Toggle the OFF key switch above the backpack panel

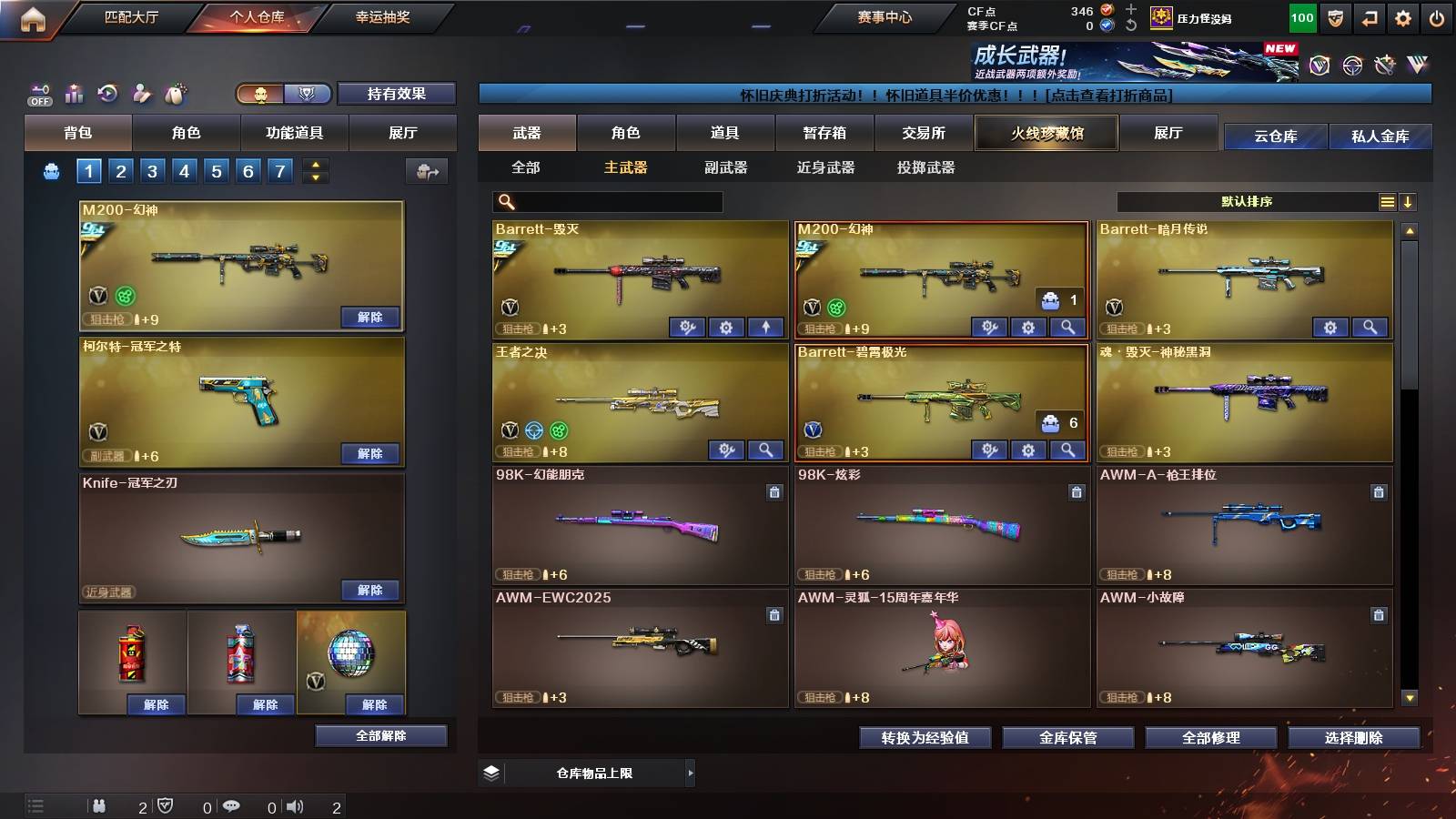(41, 96)
